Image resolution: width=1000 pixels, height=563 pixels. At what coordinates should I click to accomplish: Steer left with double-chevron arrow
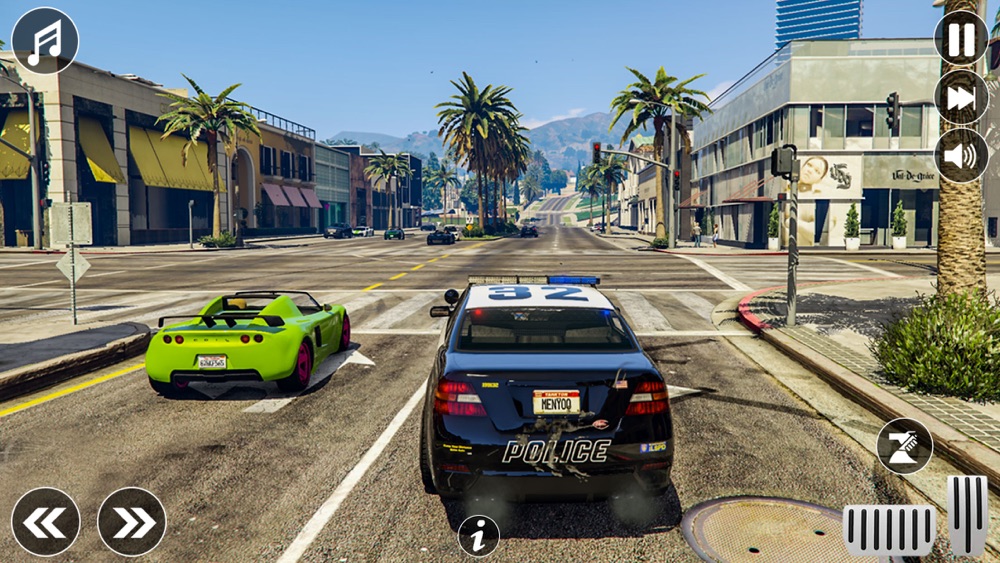click(46, 521)
